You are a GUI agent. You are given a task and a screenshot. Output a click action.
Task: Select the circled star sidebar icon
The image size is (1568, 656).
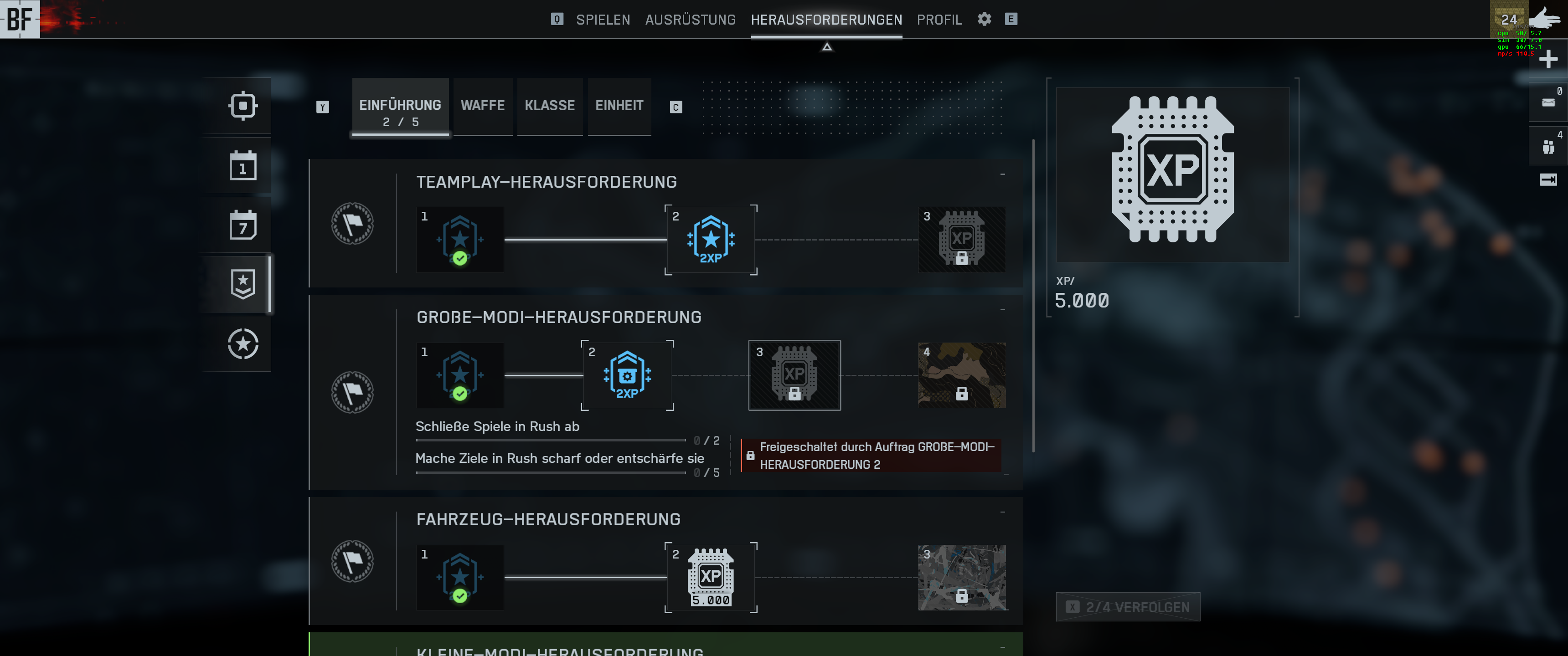(x=243, y=344)
